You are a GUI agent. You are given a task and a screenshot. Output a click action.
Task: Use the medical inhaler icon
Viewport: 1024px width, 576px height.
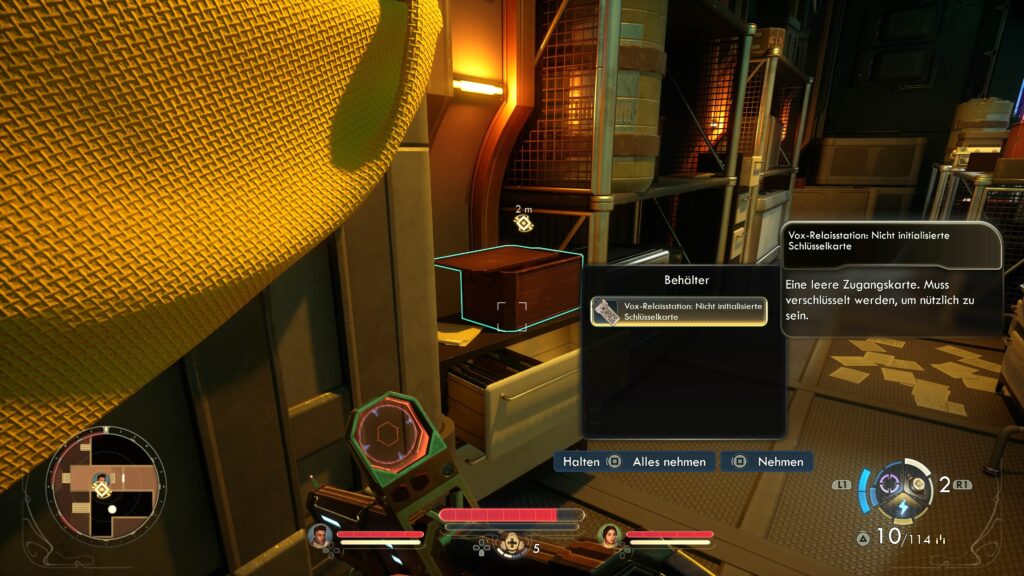click(513, 545)
